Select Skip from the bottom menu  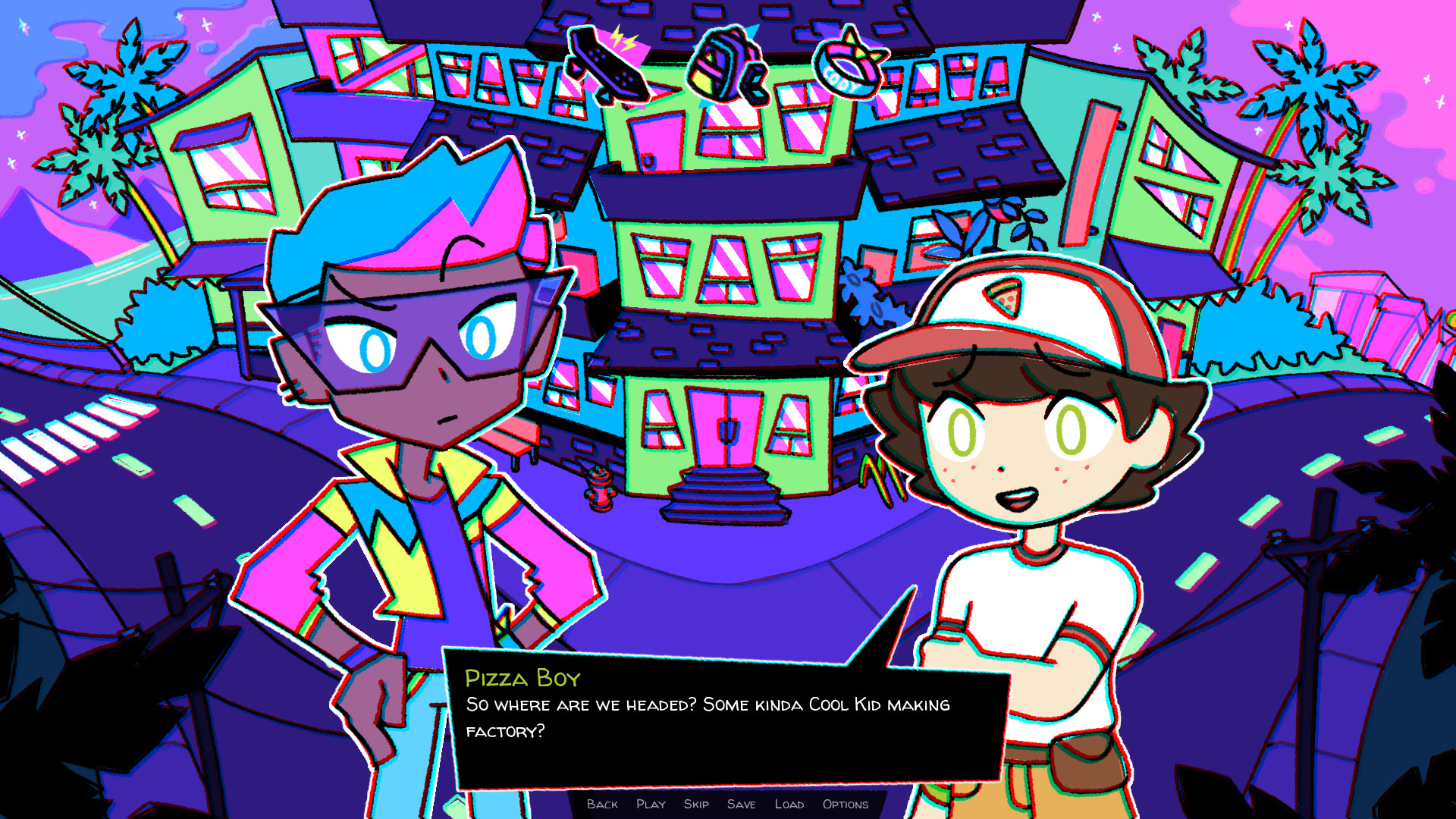[695, 805]
